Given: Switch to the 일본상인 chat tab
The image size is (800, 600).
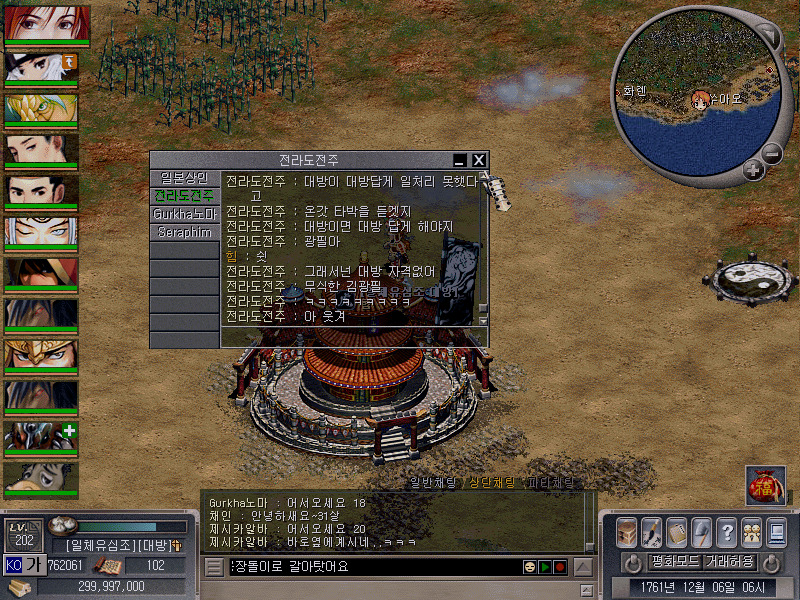Looking at the screenshot, I should (183, 178).
